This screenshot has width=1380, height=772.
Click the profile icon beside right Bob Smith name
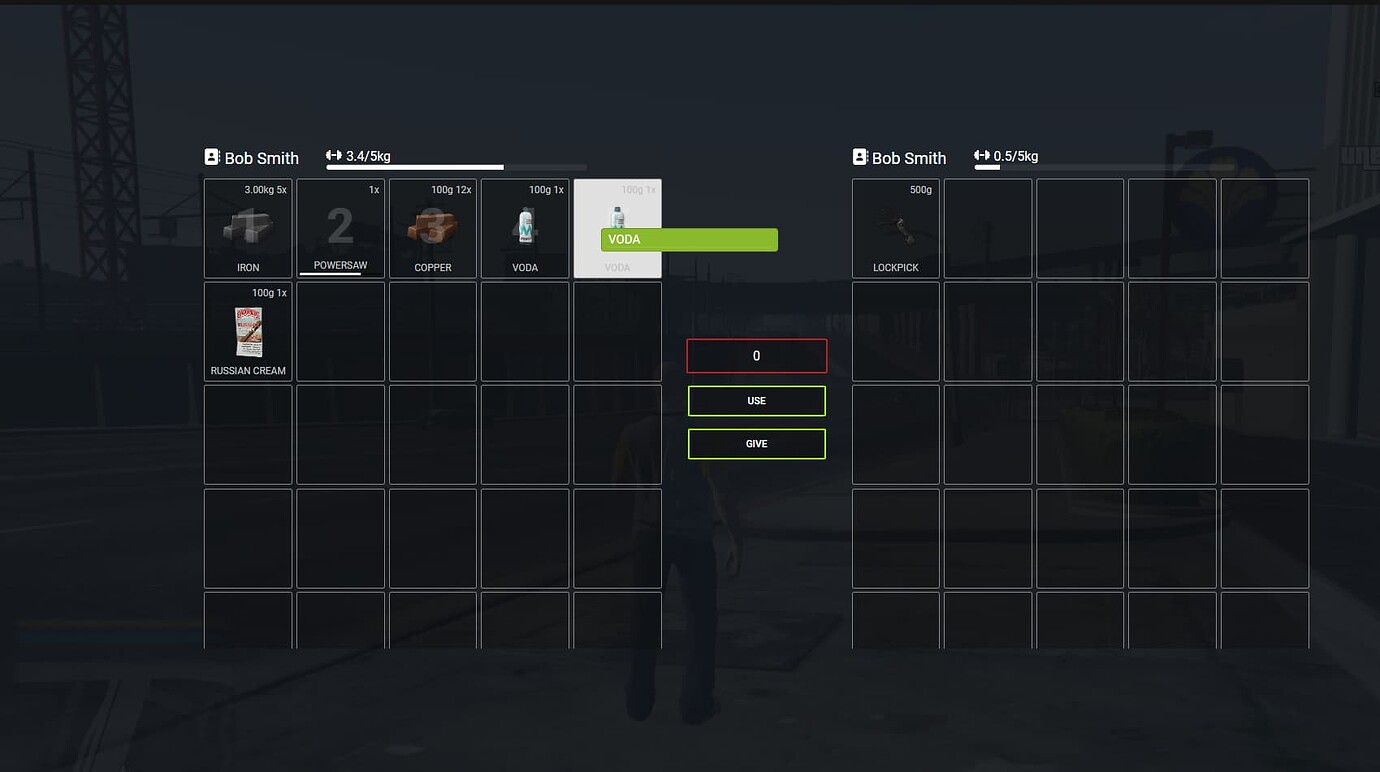[859, 156]
